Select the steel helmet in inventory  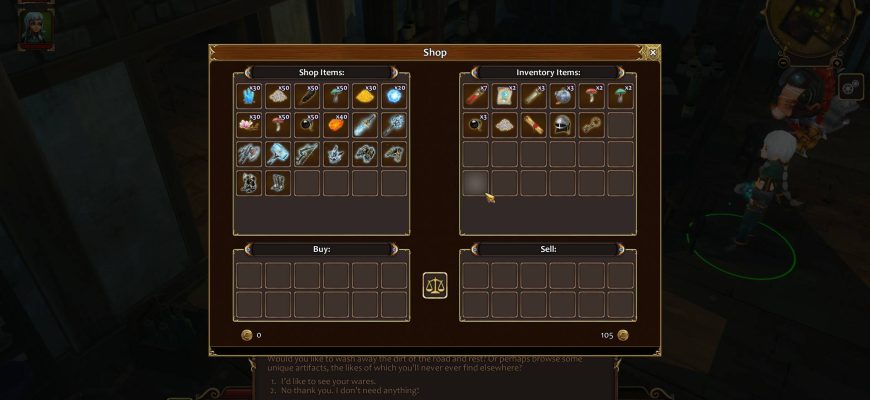[x=562, y=125]
